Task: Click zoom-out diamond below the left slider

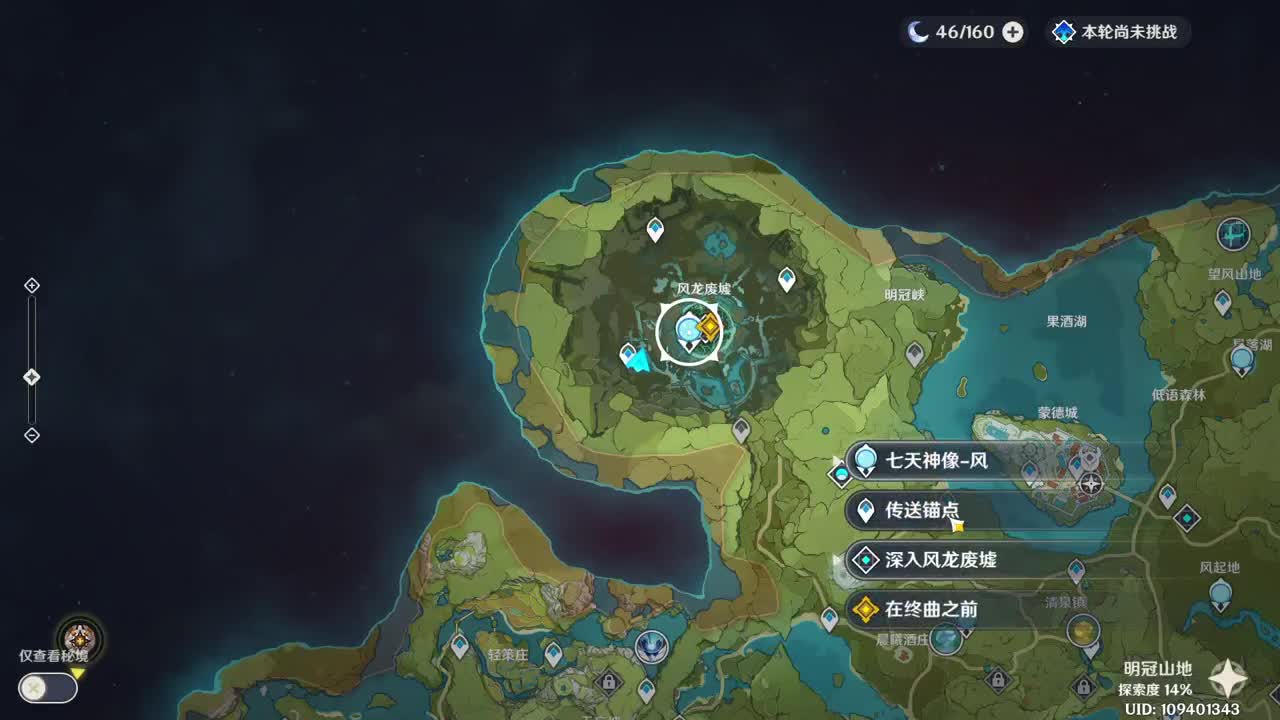Action: click(30, 434)
